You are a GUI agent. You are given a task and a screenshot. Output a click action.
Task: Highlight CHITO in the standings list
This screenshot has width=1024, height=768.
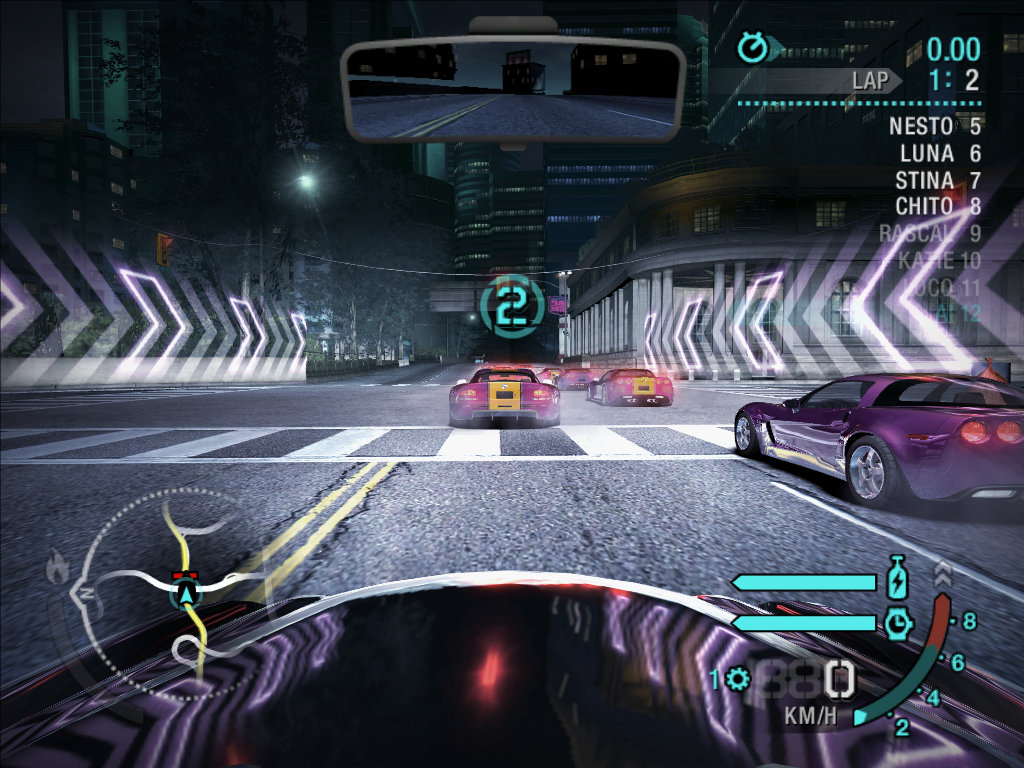tap(924, 207)
